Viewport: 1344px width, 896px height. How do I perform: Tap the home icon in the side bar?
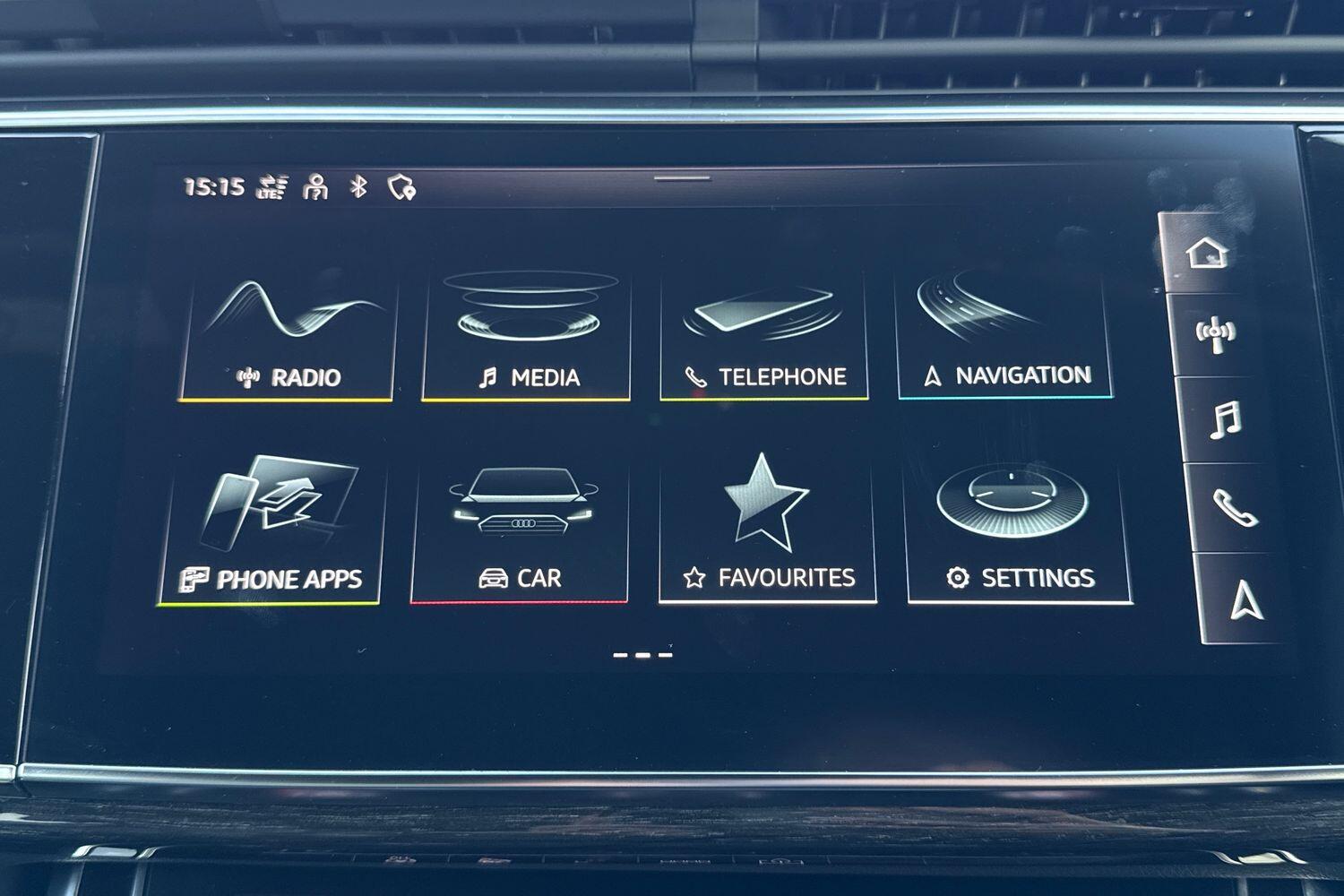(1207, 253)
